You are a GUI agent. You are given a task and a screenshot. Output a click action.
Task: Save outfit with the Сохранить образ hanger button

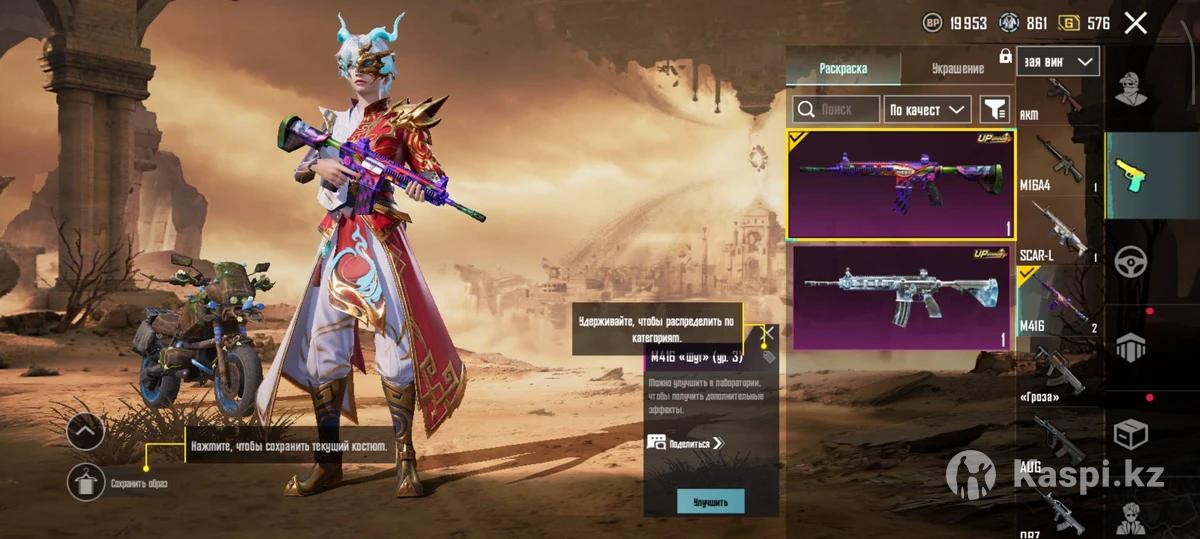tap(87, 483)
